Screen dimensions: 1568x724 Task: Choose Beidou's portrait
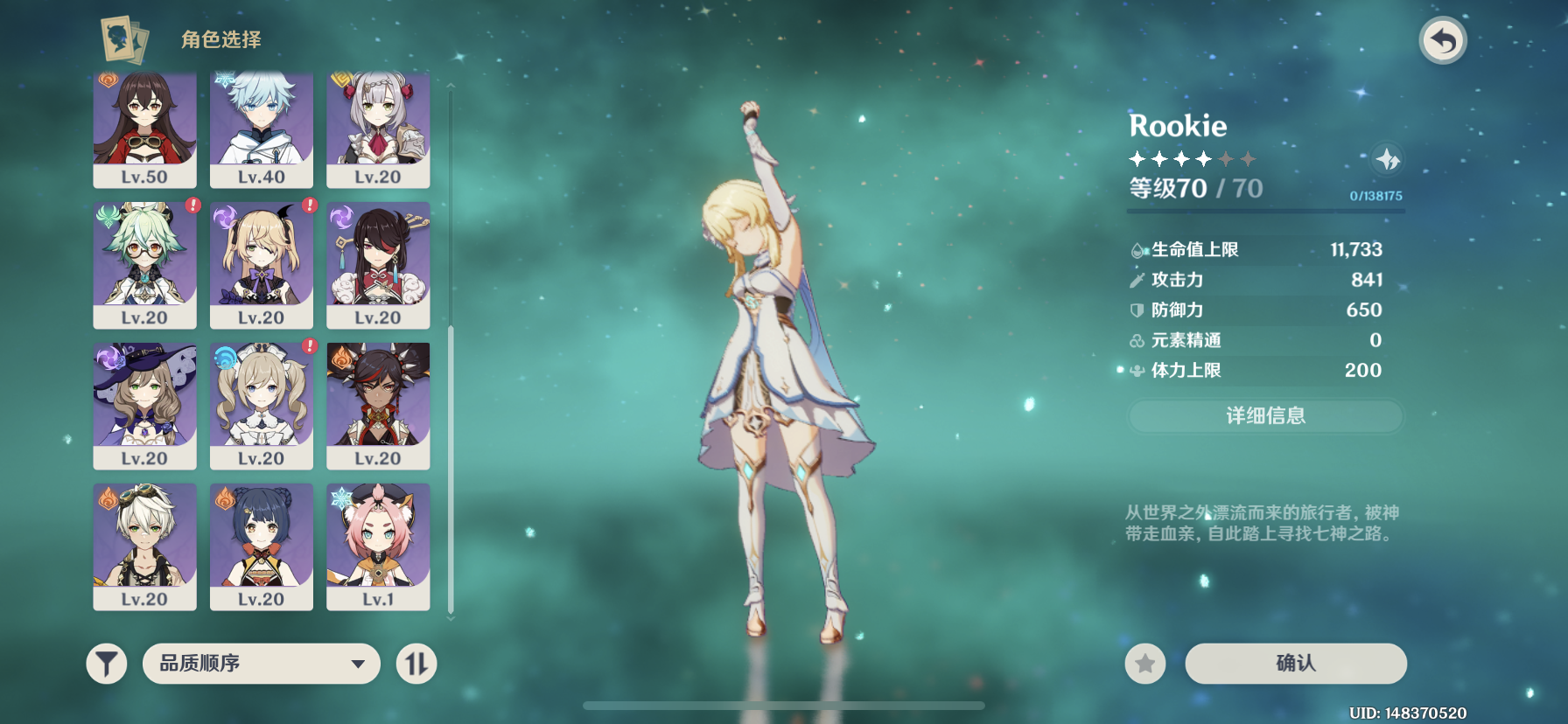[x=378, y=264]
